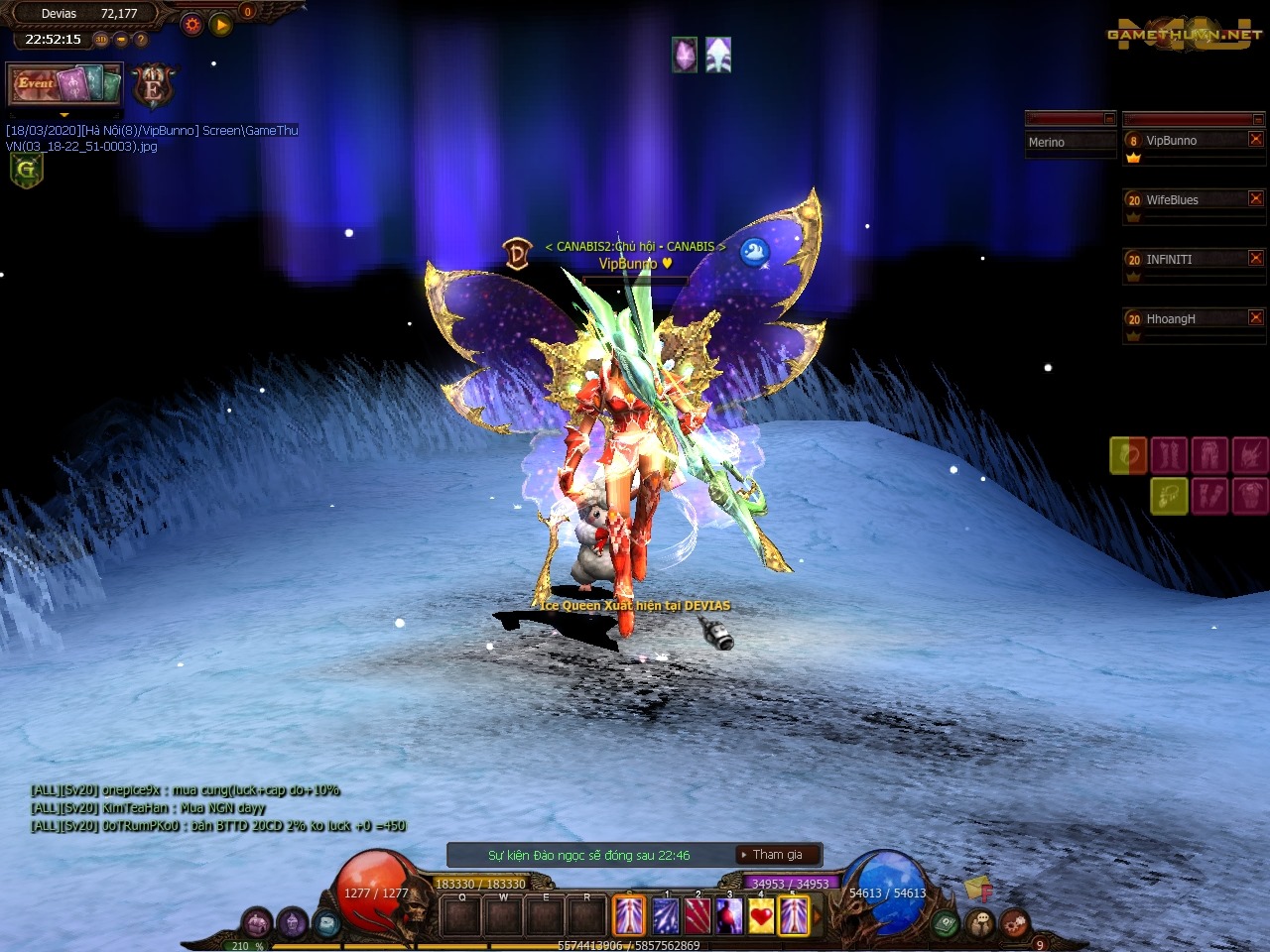The height and width of the screenshot is (952, 1270).
Task: Click the E shield emblem icon
Action: [153, 87]
